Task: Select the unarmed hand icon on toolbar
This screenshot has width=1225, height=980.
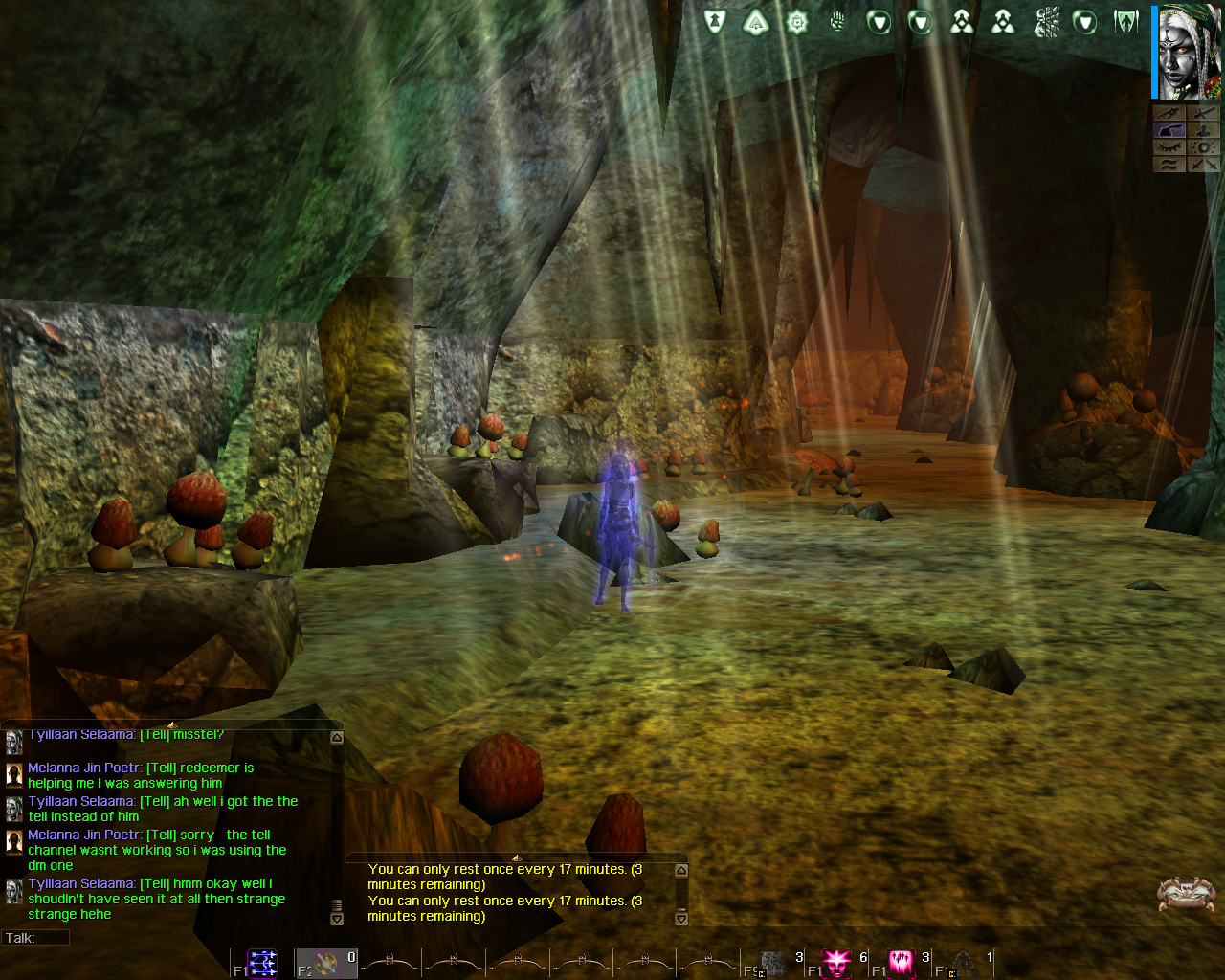Action: 836,21
